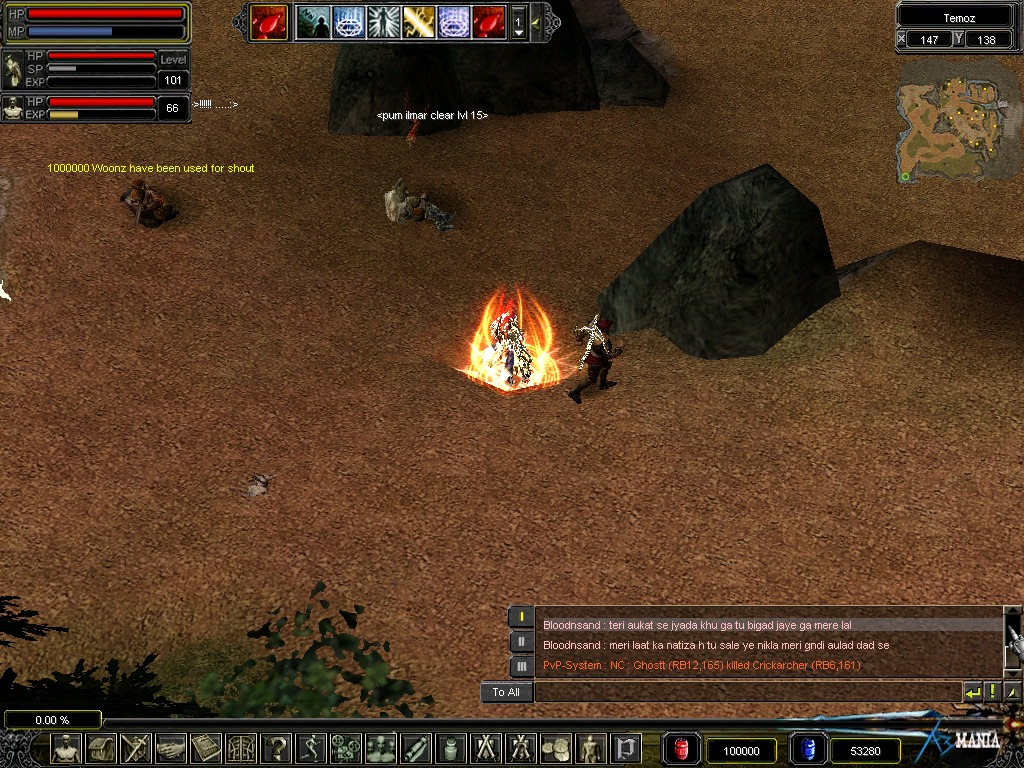Screen dimensions: 1024x768
Task: Open the character status figure icon
Action: click(66, 748)
